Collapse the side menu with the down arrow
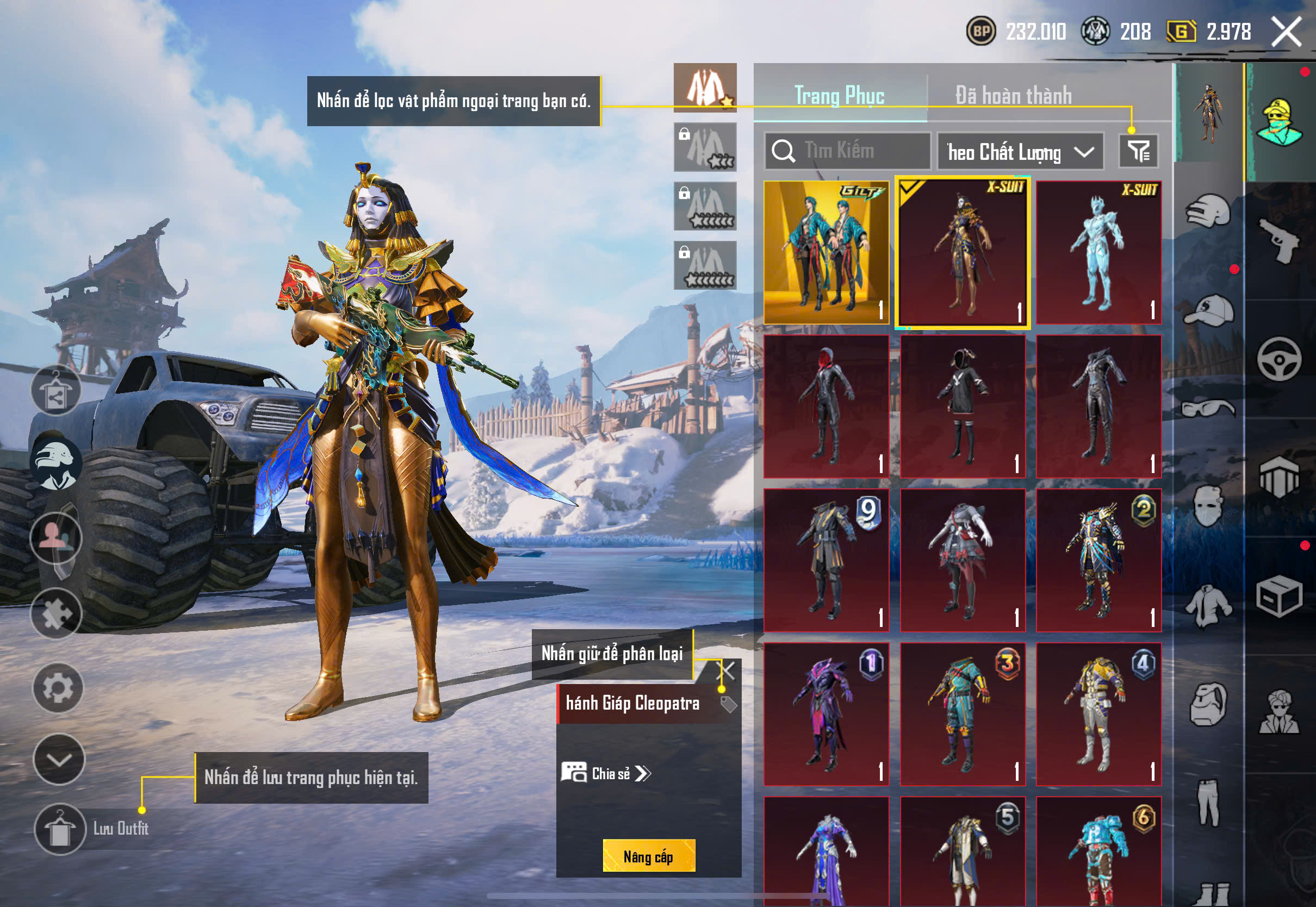Screen dimensions: 1316x907 [59, 760]
